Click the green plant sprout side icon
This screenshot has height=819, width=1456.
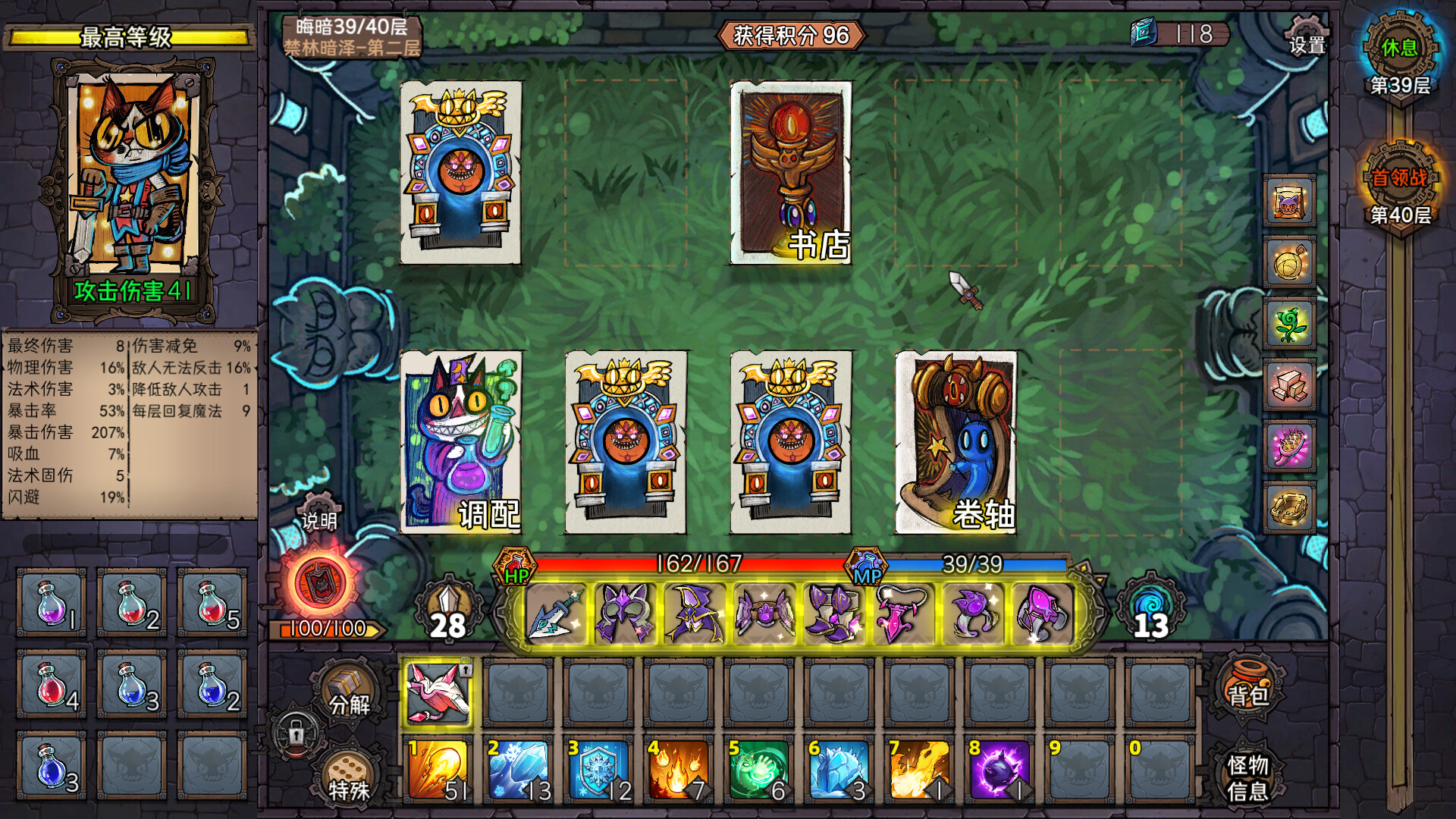pos(1289,324)
